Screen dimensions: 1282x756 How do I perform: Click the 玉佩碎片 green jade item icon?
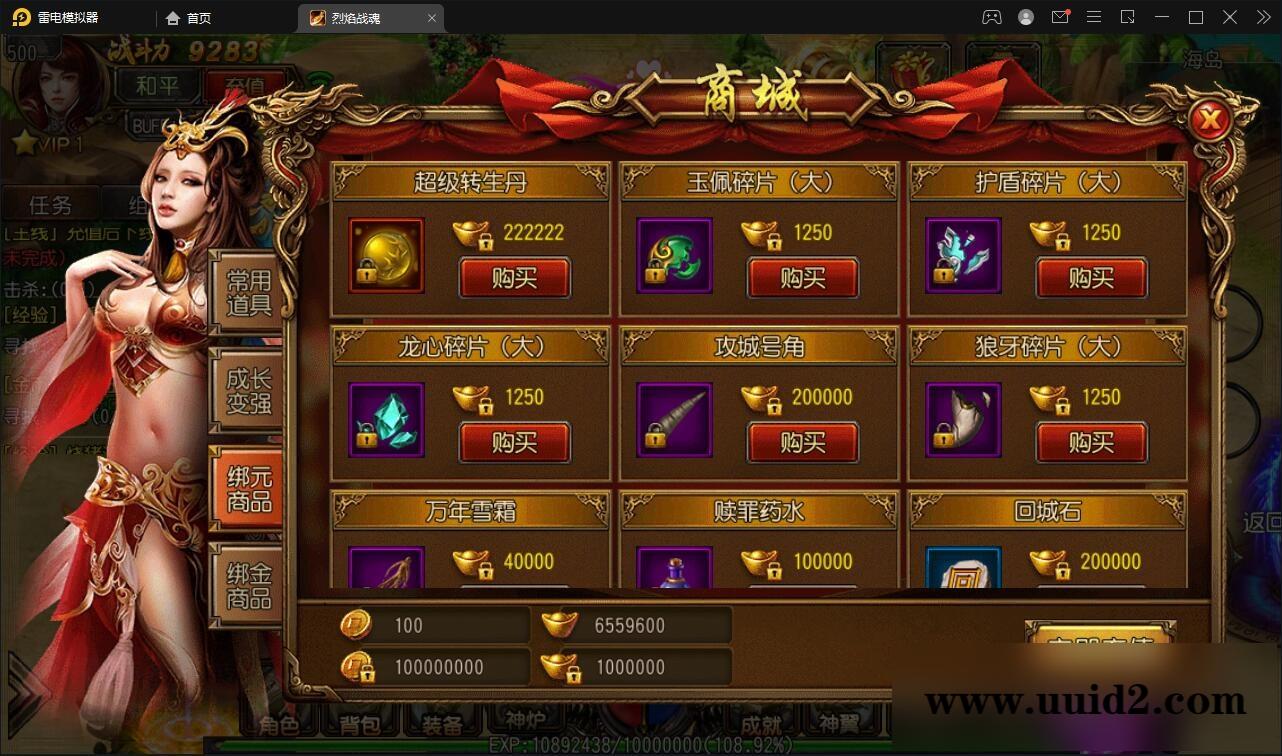(673, 257)
